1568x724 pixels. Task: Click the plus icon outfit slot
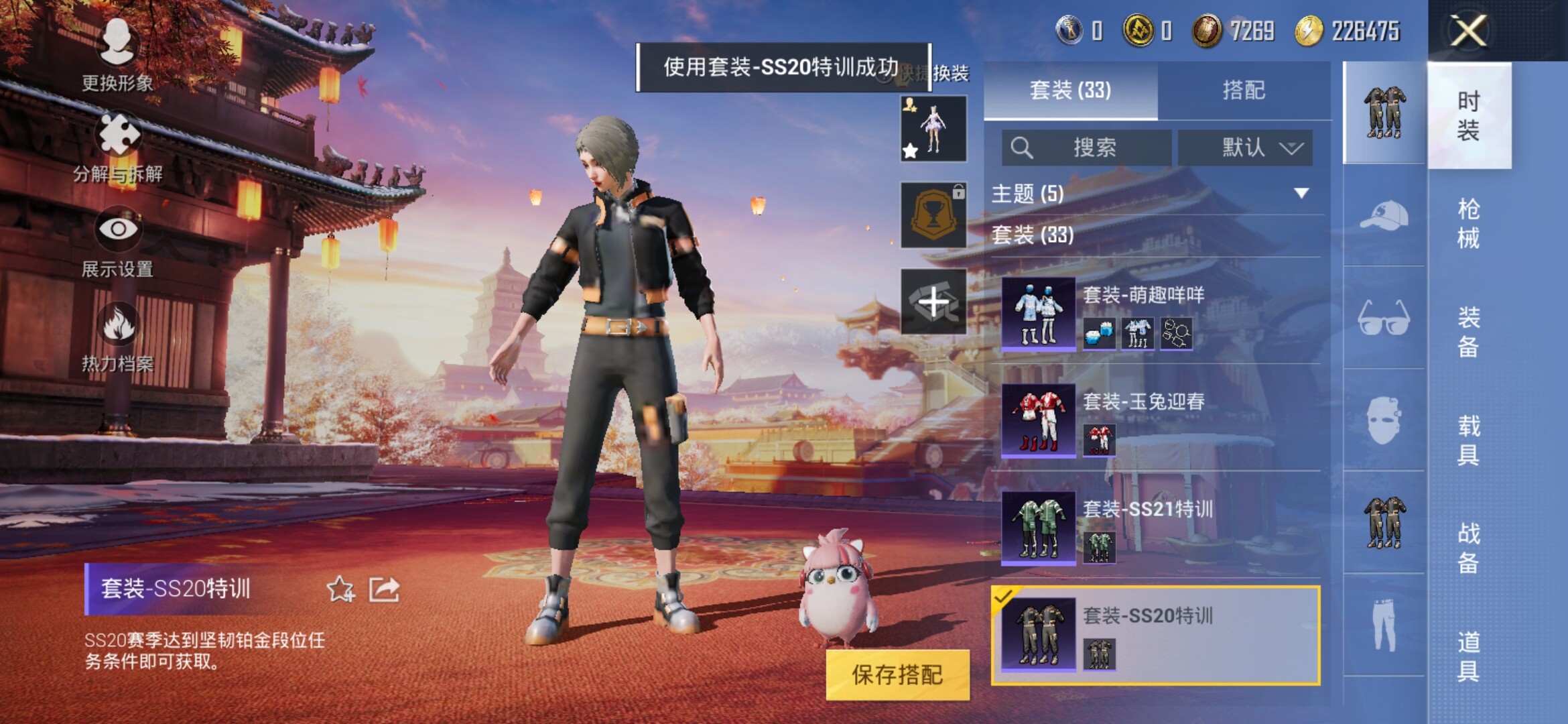933,302
